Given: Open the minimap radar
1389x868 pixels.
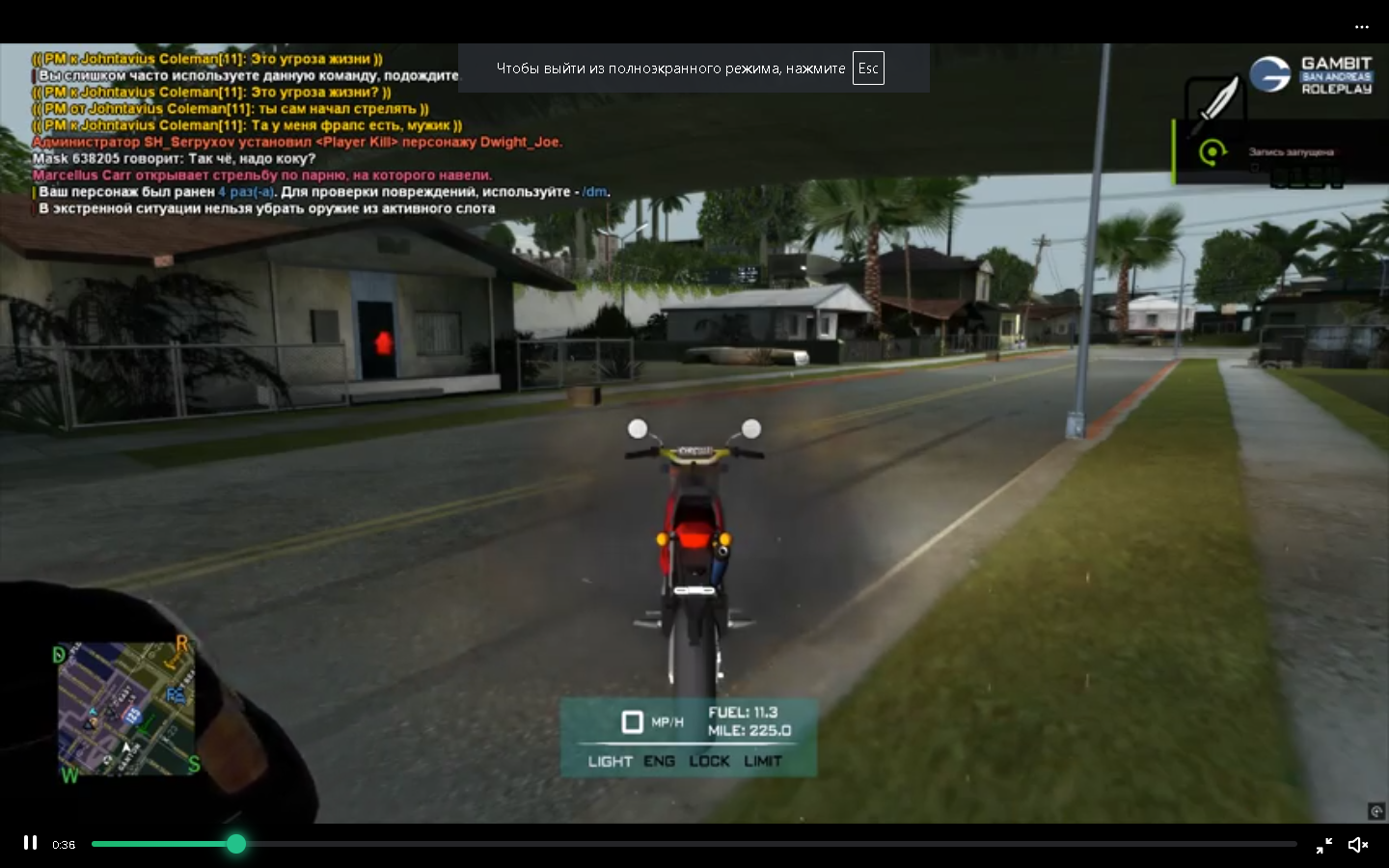Looking at the screenshot, I should 126,708.
